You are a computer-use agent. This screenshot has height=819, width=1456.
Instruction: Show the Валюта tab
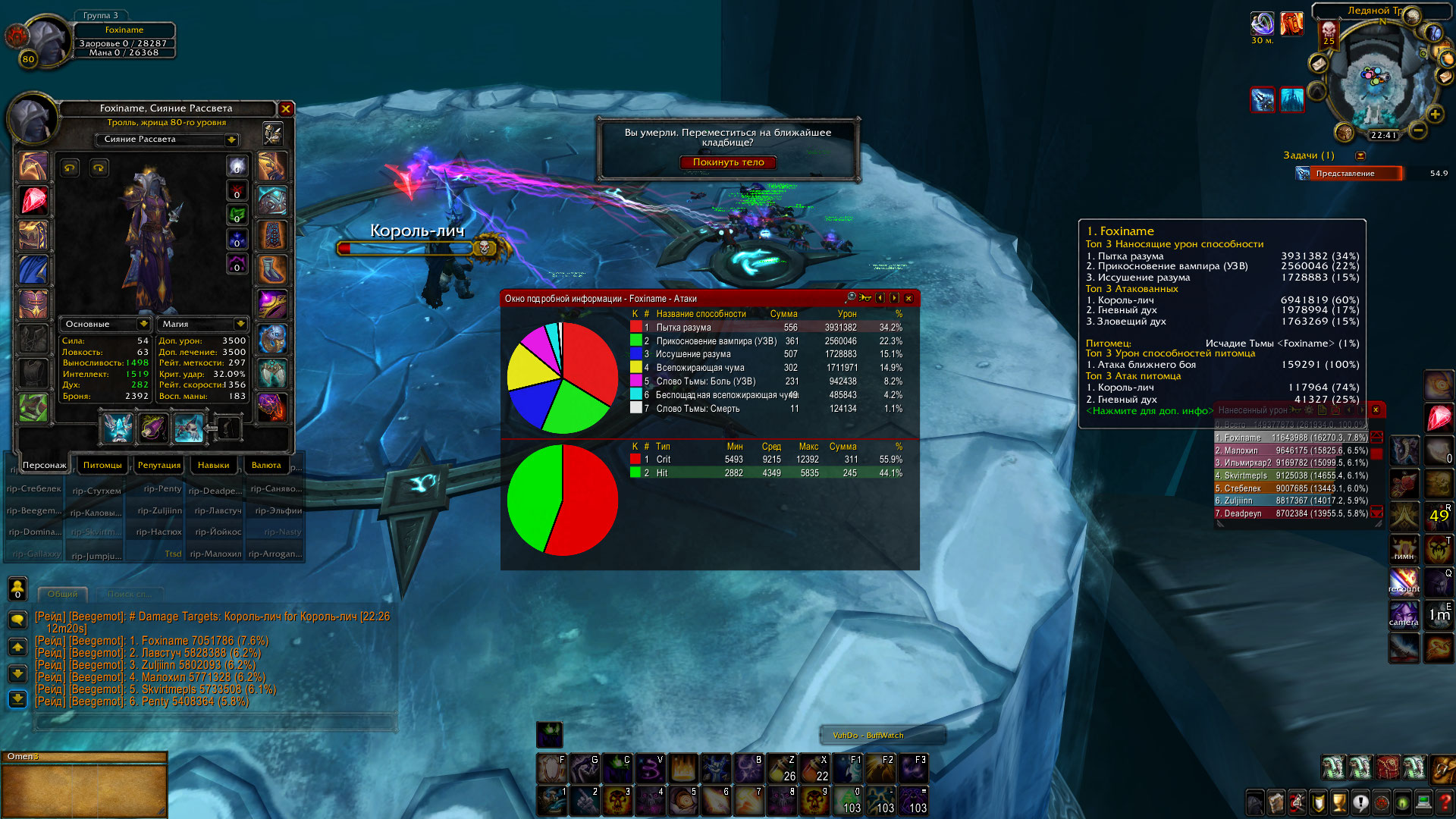coord(266,465)
